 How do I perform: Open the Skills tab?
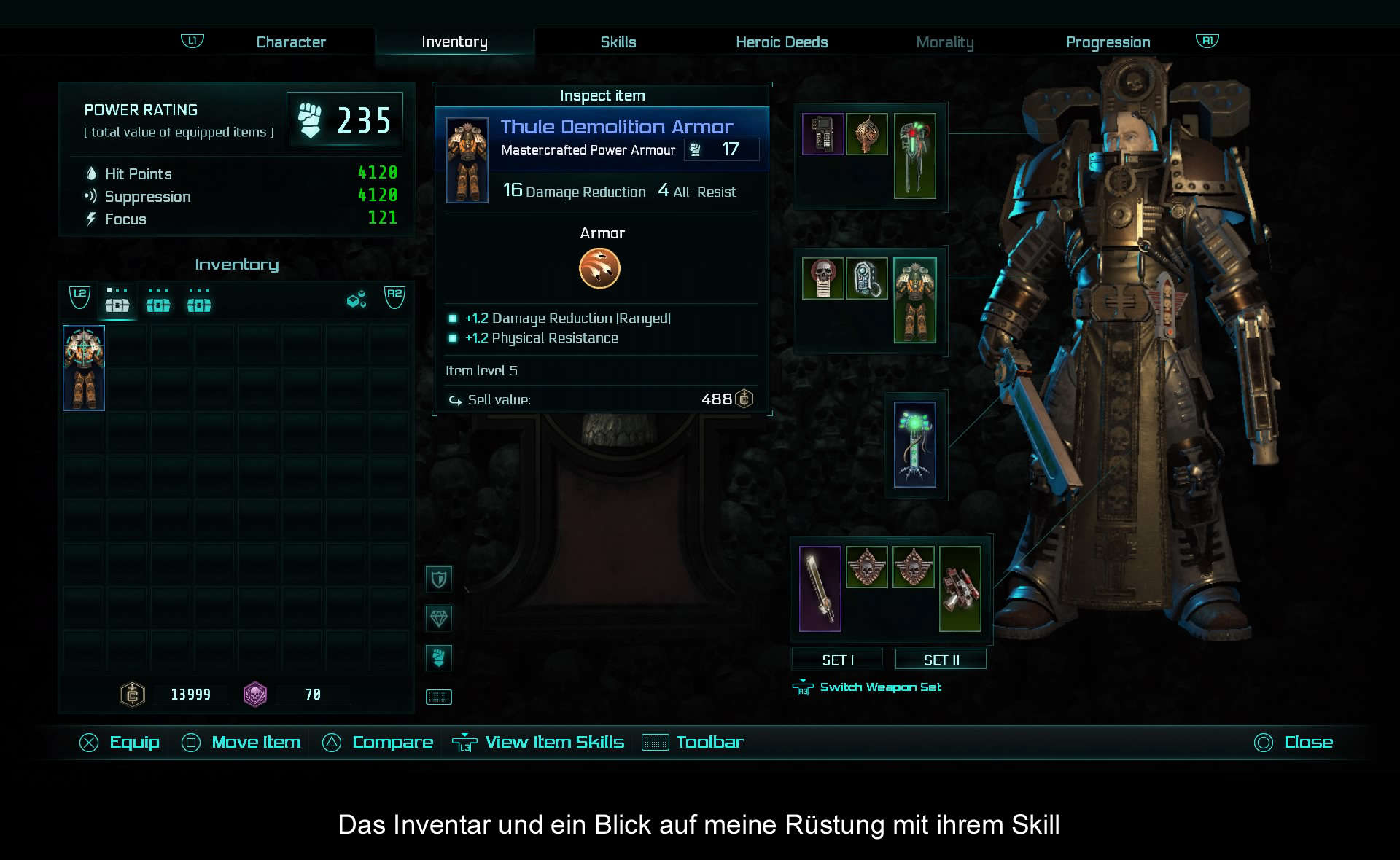(x=618, y=42)
